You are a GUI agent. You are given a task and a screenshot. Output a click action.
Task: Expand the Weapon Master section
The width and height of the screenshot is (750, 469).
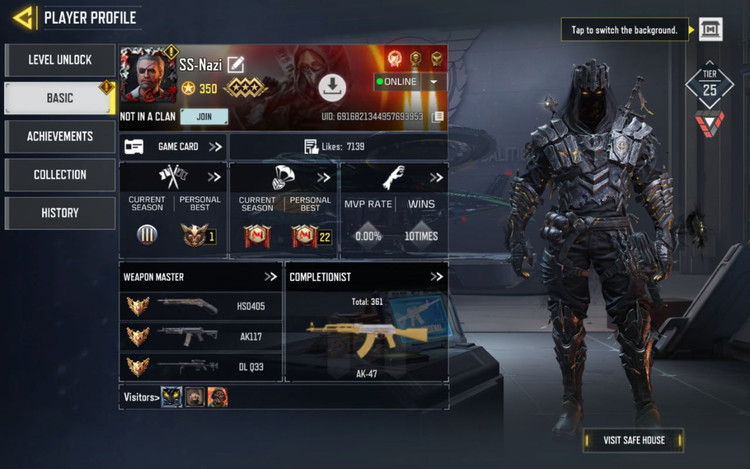point(270,277)
